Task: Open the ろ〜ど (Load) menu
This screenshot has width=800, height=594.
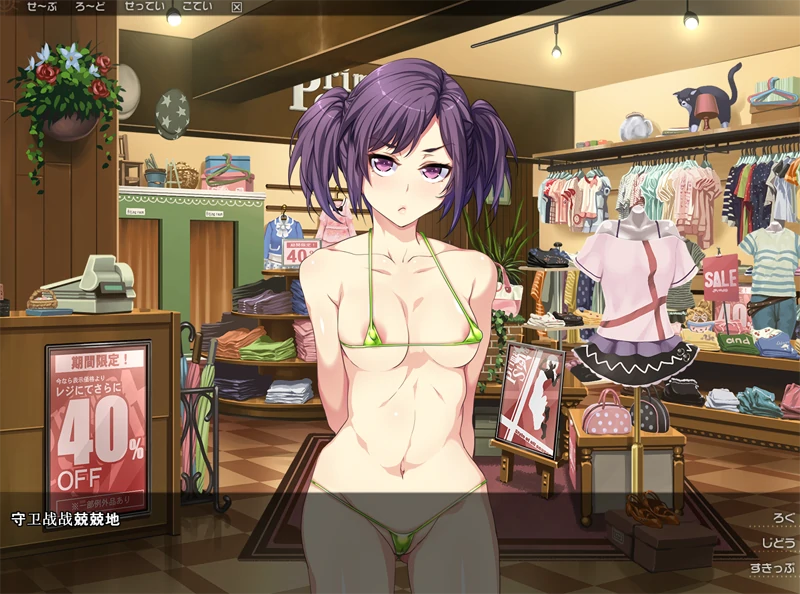Action: (x=89, y=7)
